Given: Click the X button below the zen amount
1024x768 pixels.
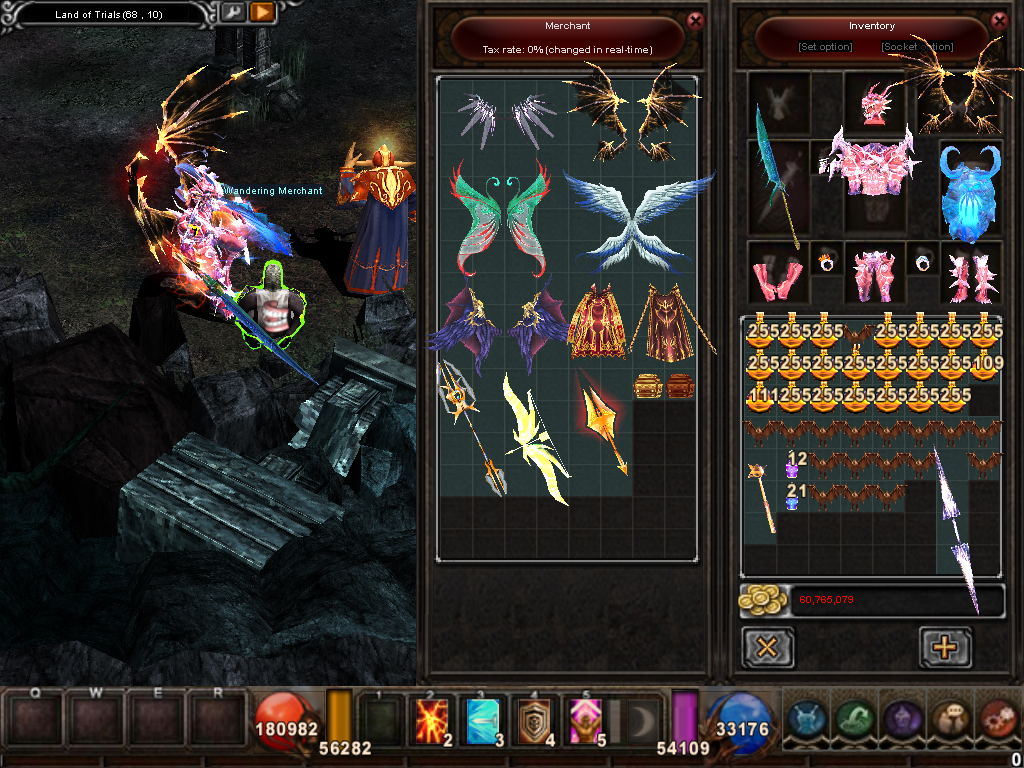Looking at the screenshot, I should pyautogui.click(x=768, y=647).
